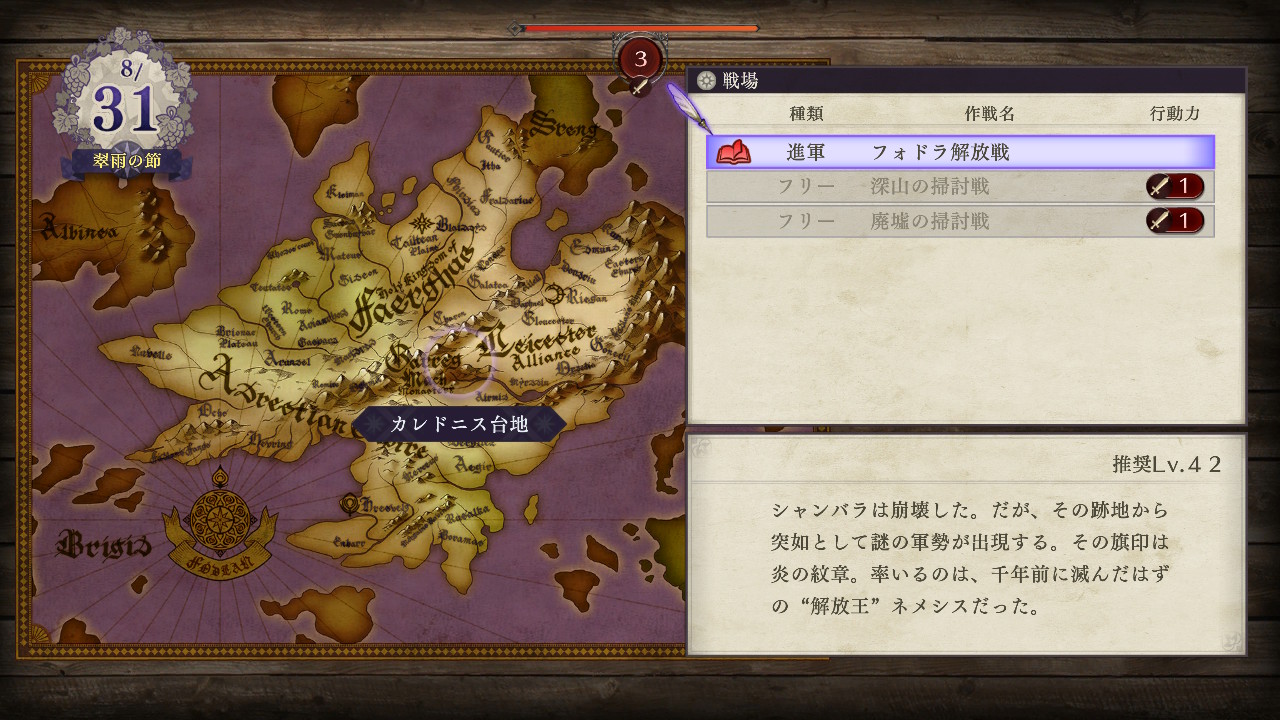Choose the 廃墟の掃討戦 free battle
The height and width of the screenshot is (720, 1280).
tap(960, 221)
